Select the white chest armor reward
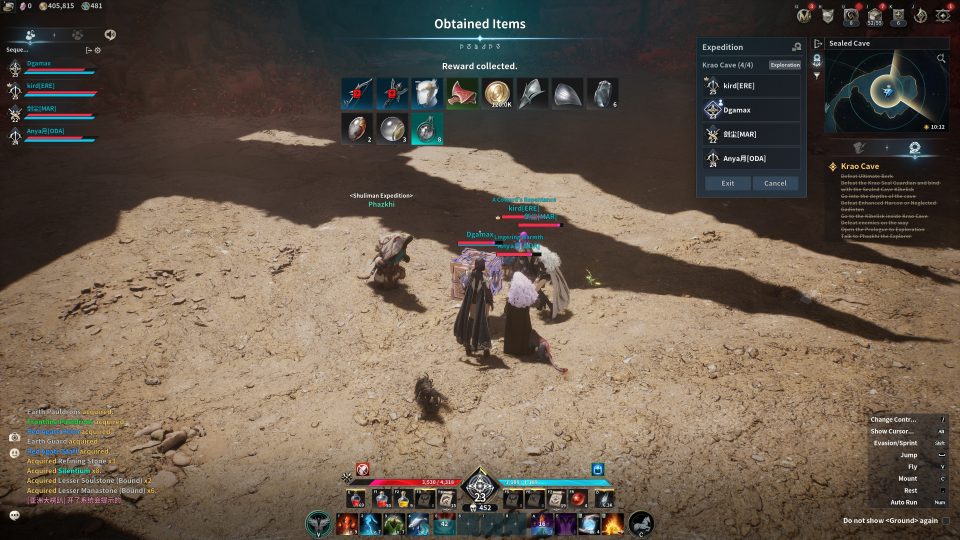This screenshot has width=960, height=540. tap(426, 93)
